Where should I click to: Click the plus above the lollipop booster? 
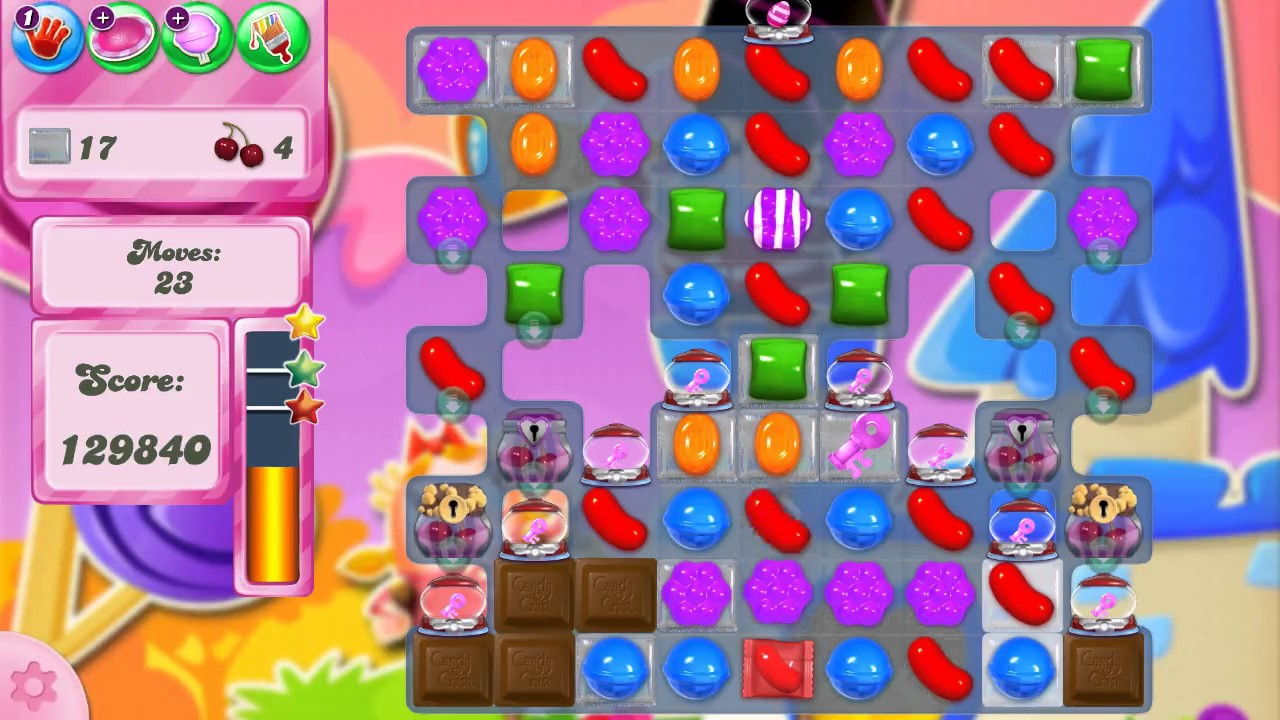pyautogui.click(x=177, y=17)
